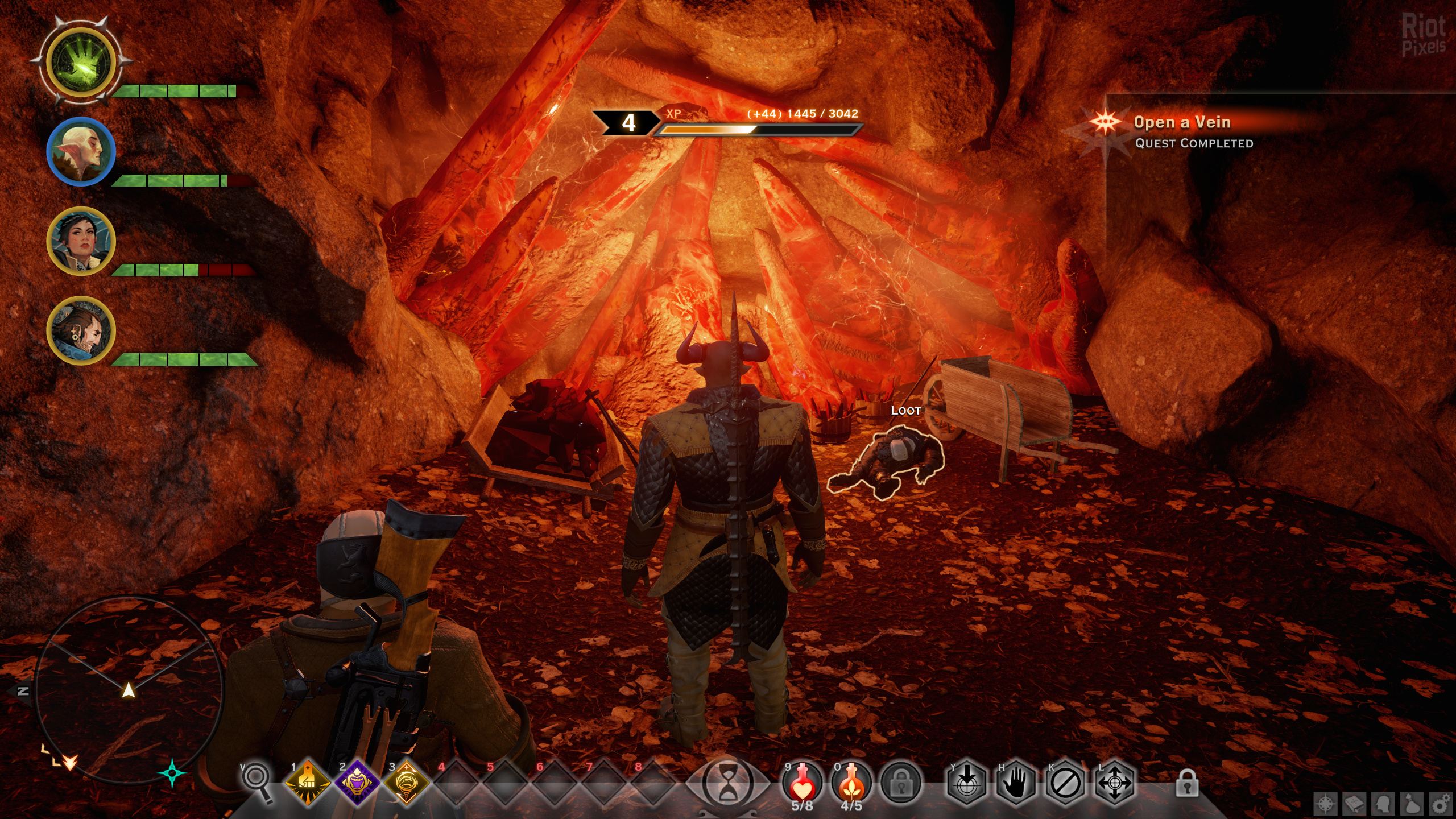Screen dimensions: 1456x819
Task: Toggle the hourglass tactical camera button
Action: (727, 783)
